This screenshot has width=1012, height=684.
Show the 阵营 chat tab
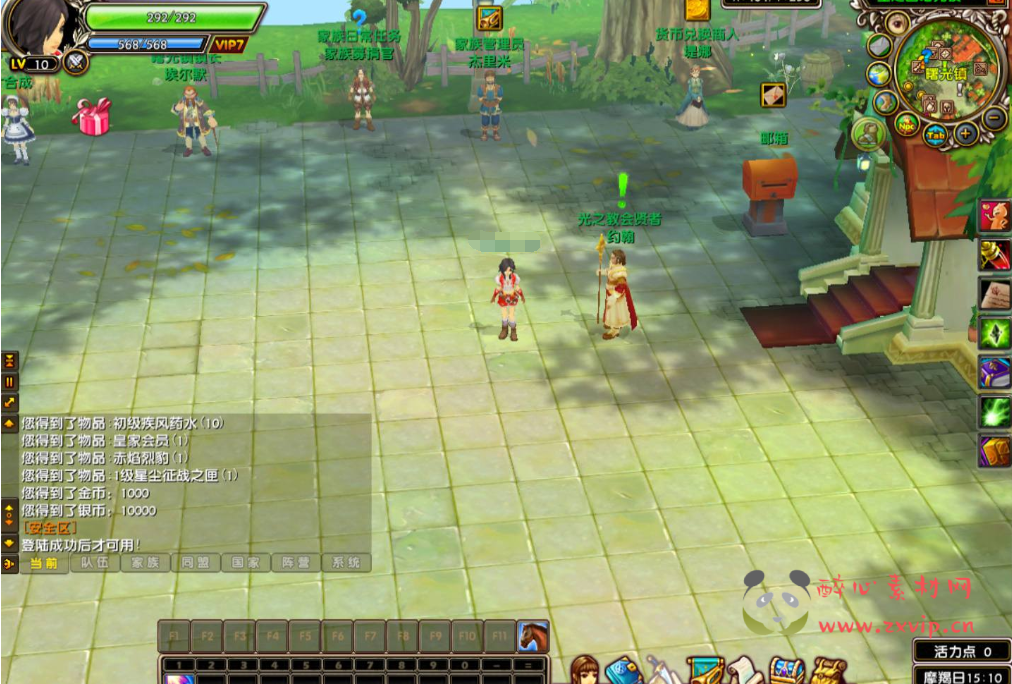295,563
